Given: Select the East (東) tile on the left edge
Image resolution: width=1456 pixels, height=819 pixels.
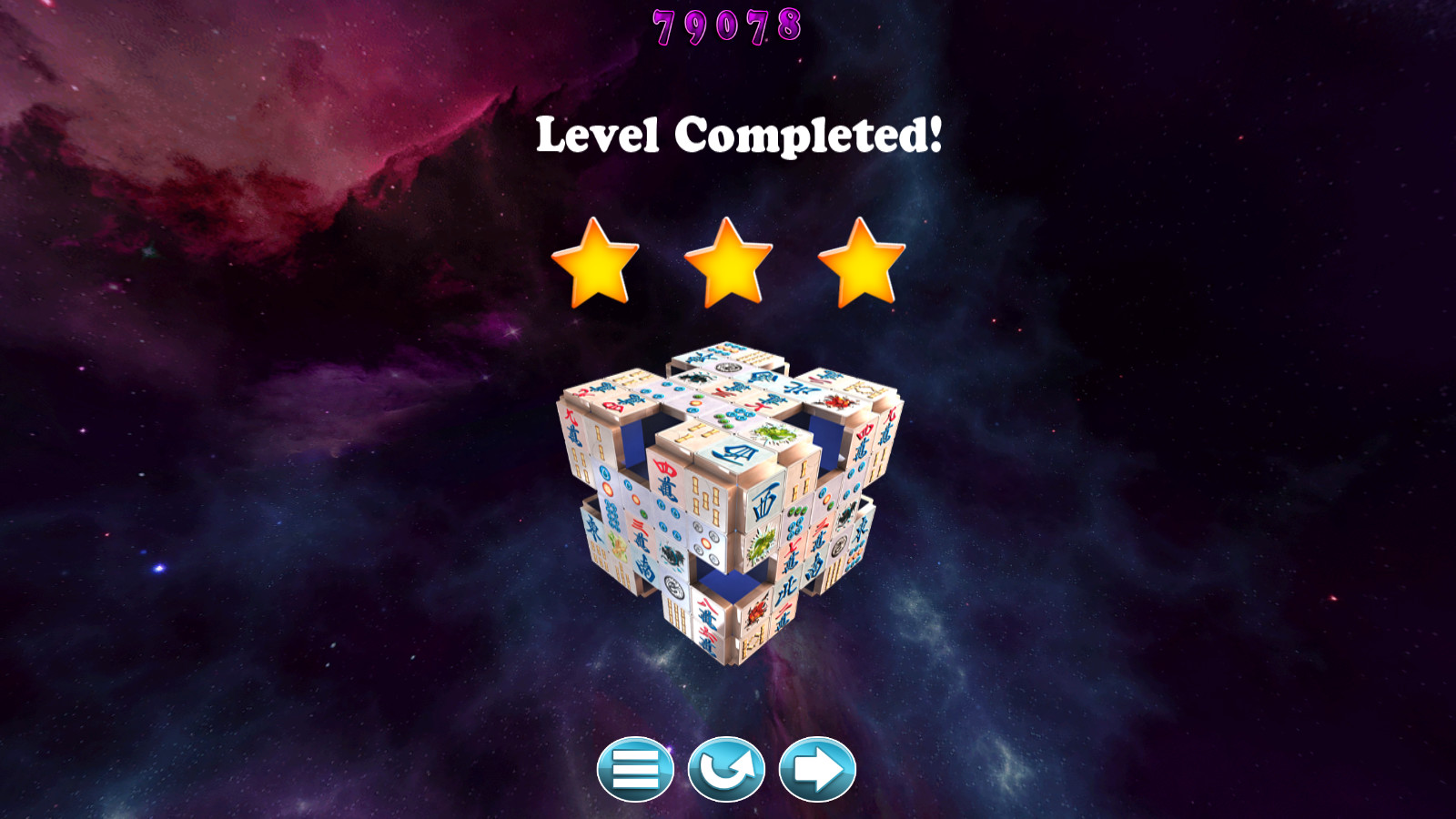Looking at the screenshot, I should click(x=594, y=526).
